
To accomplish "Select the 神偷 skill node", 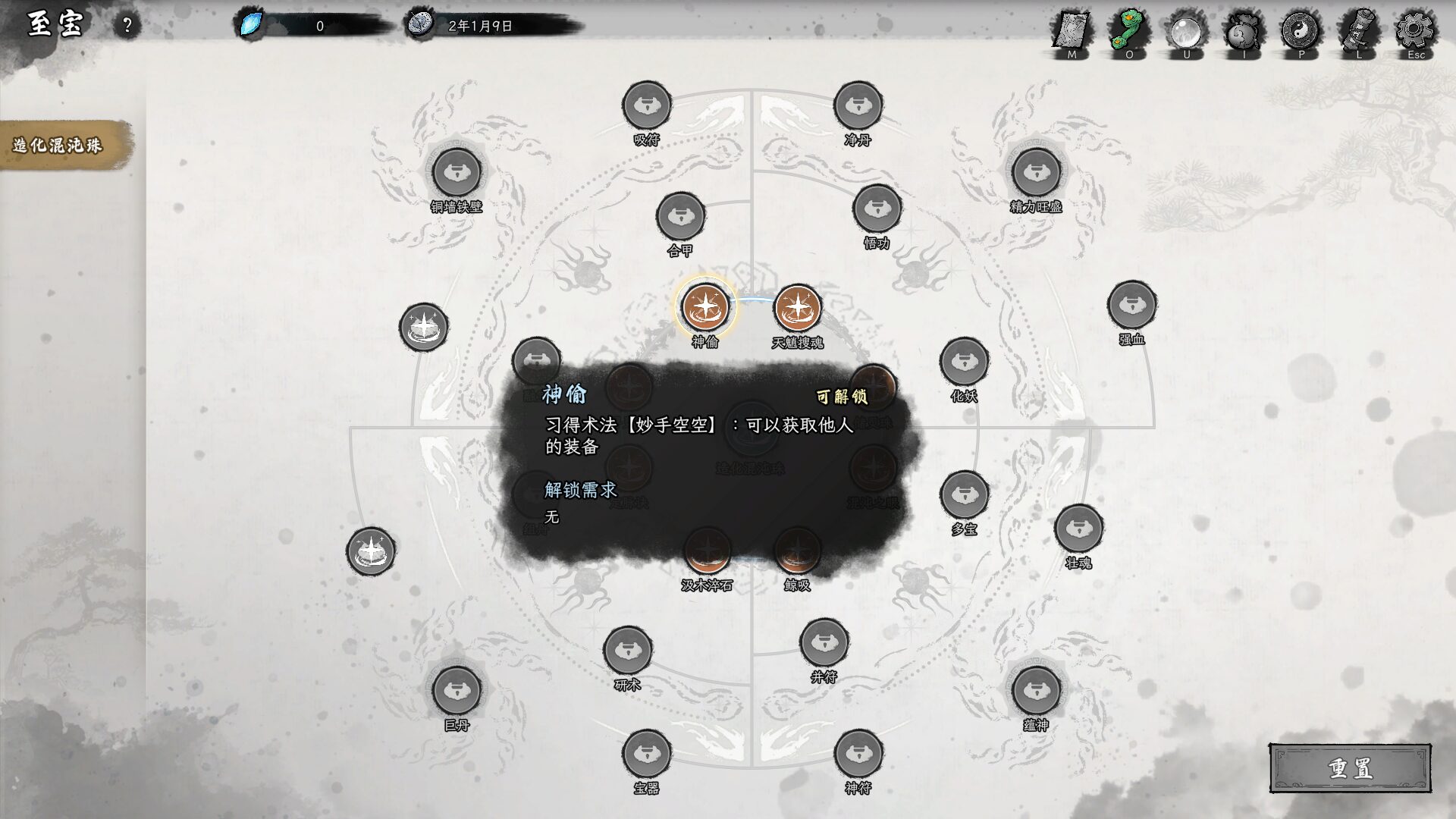I will point(705,307).
